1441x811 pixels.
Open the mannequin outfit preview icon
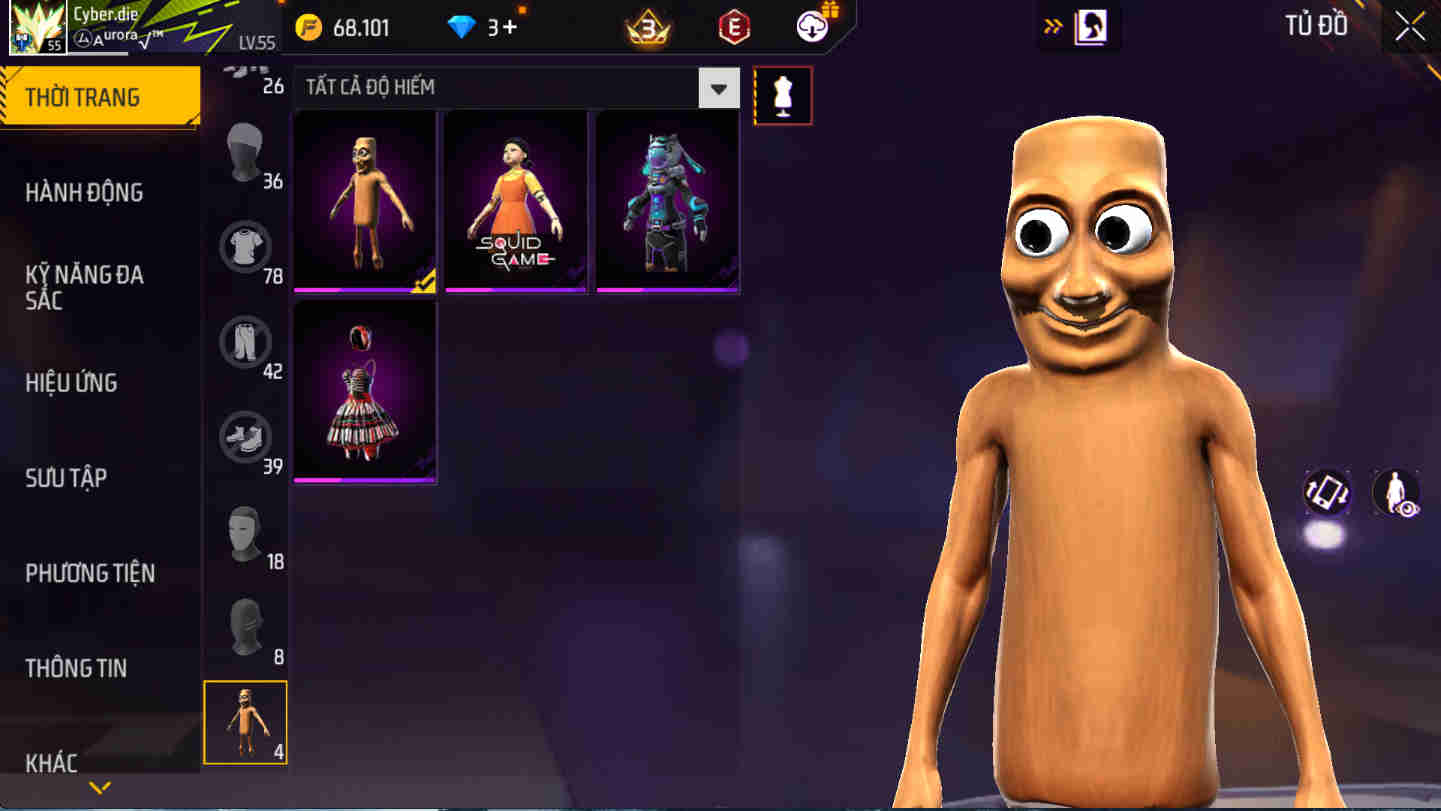click(783, 94)
